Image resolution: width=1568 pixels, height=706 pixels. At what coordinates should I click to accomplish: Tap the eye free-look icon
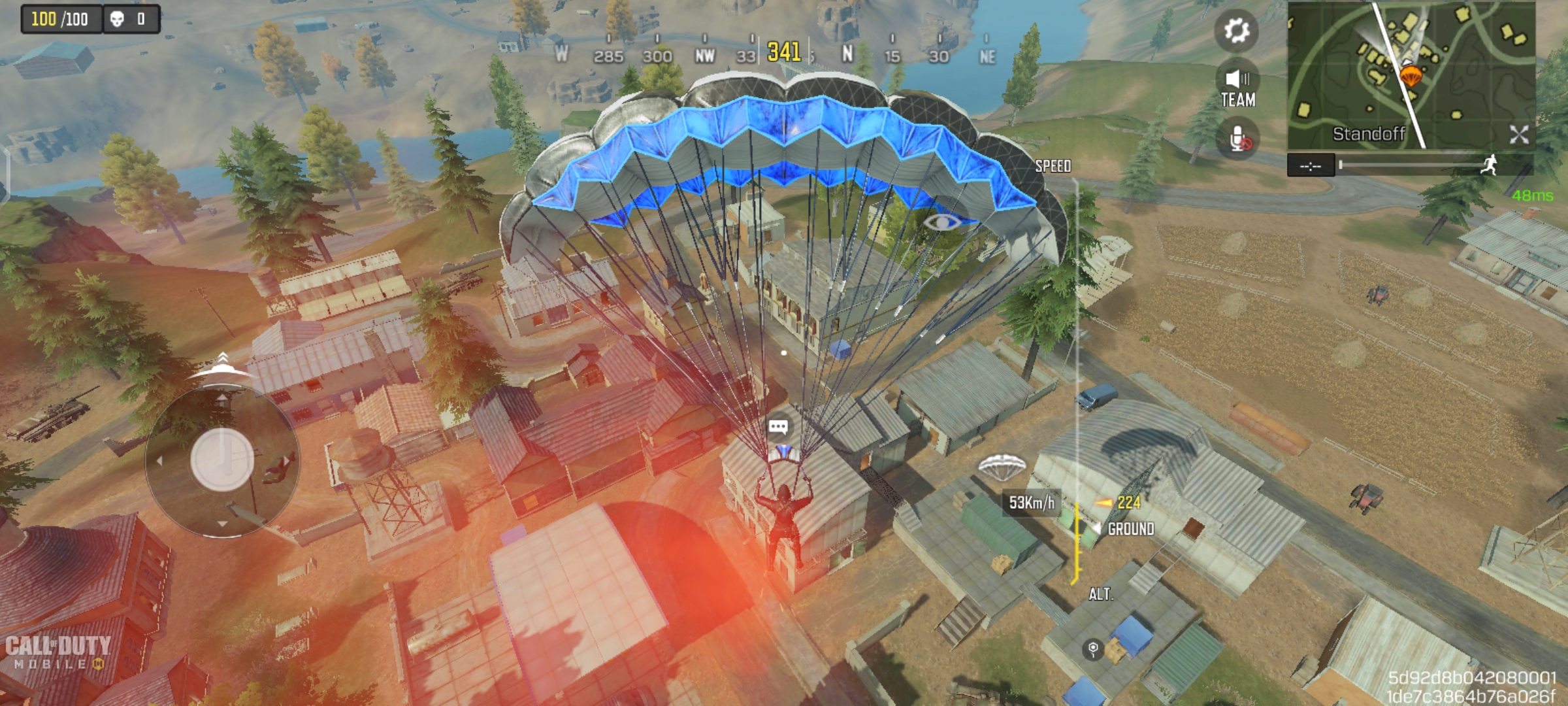tap(942, 222)
